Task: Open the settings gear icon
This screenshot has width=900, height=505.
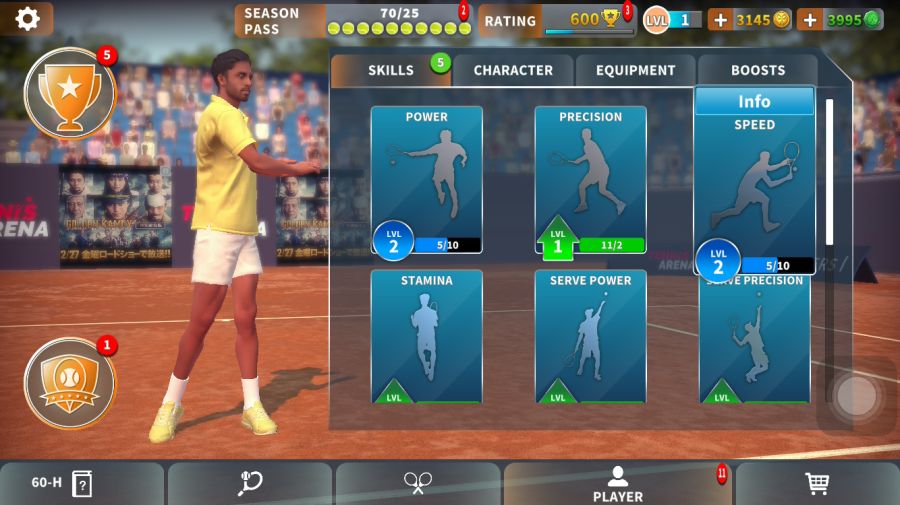Action: 27,18
